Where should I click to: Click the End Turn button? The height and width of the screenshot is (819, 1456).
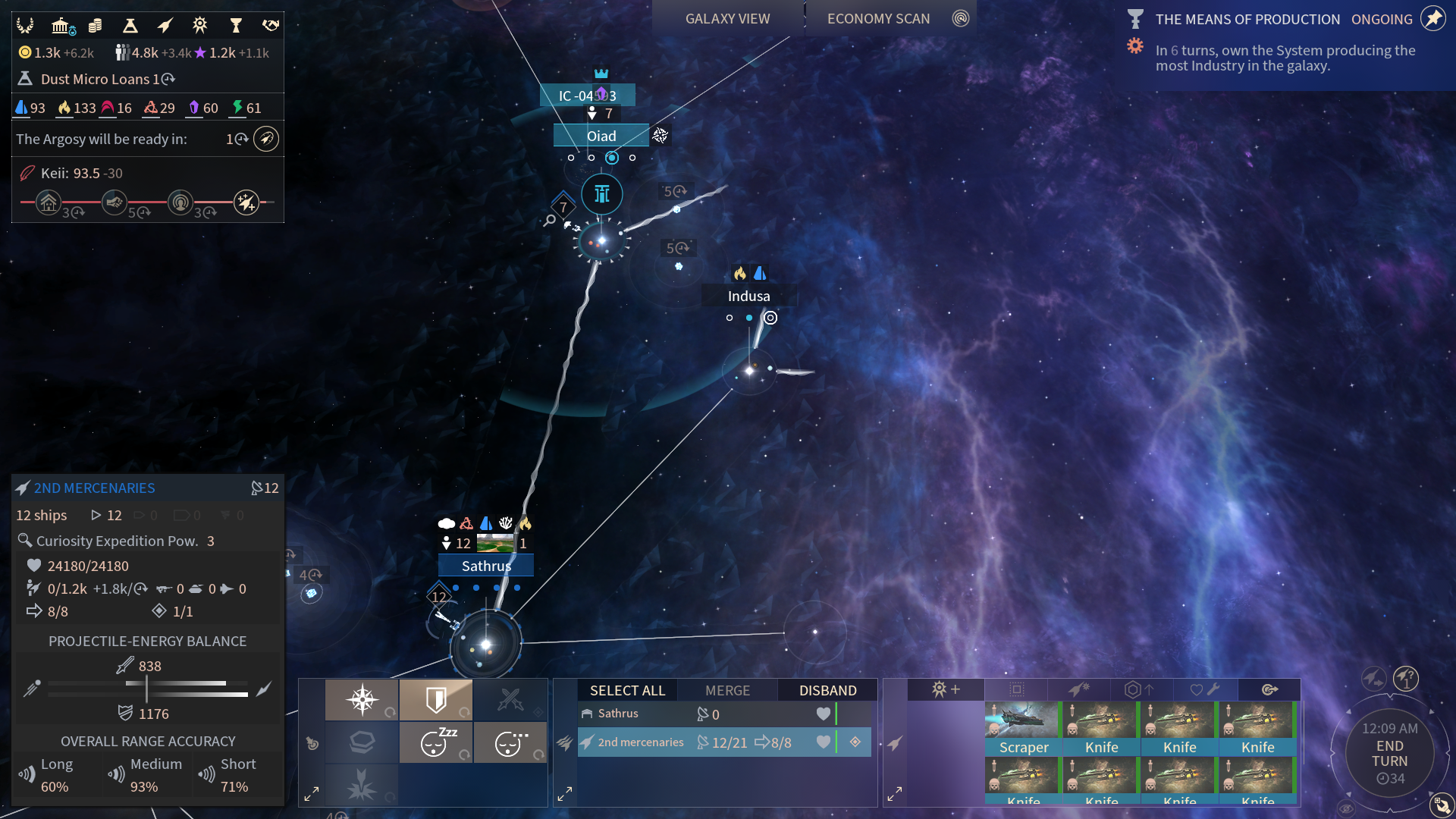(1389, 754)
